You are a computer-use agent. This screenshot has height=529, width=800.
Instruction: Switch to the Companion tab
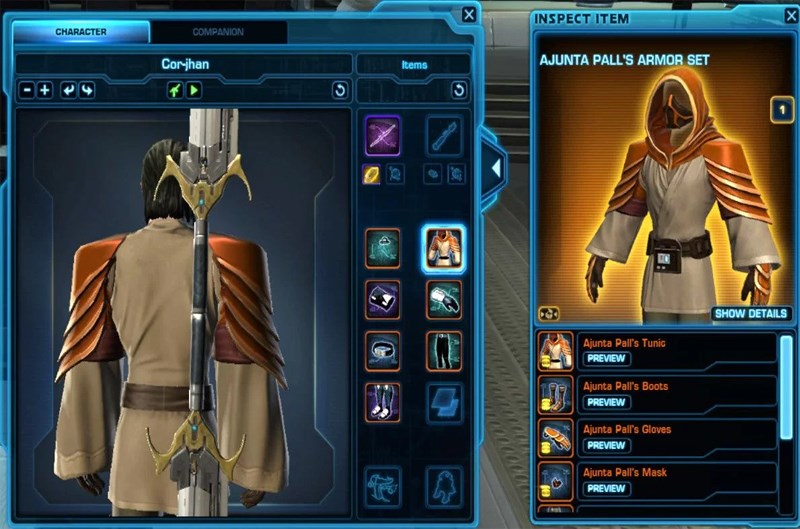(217, 32)
